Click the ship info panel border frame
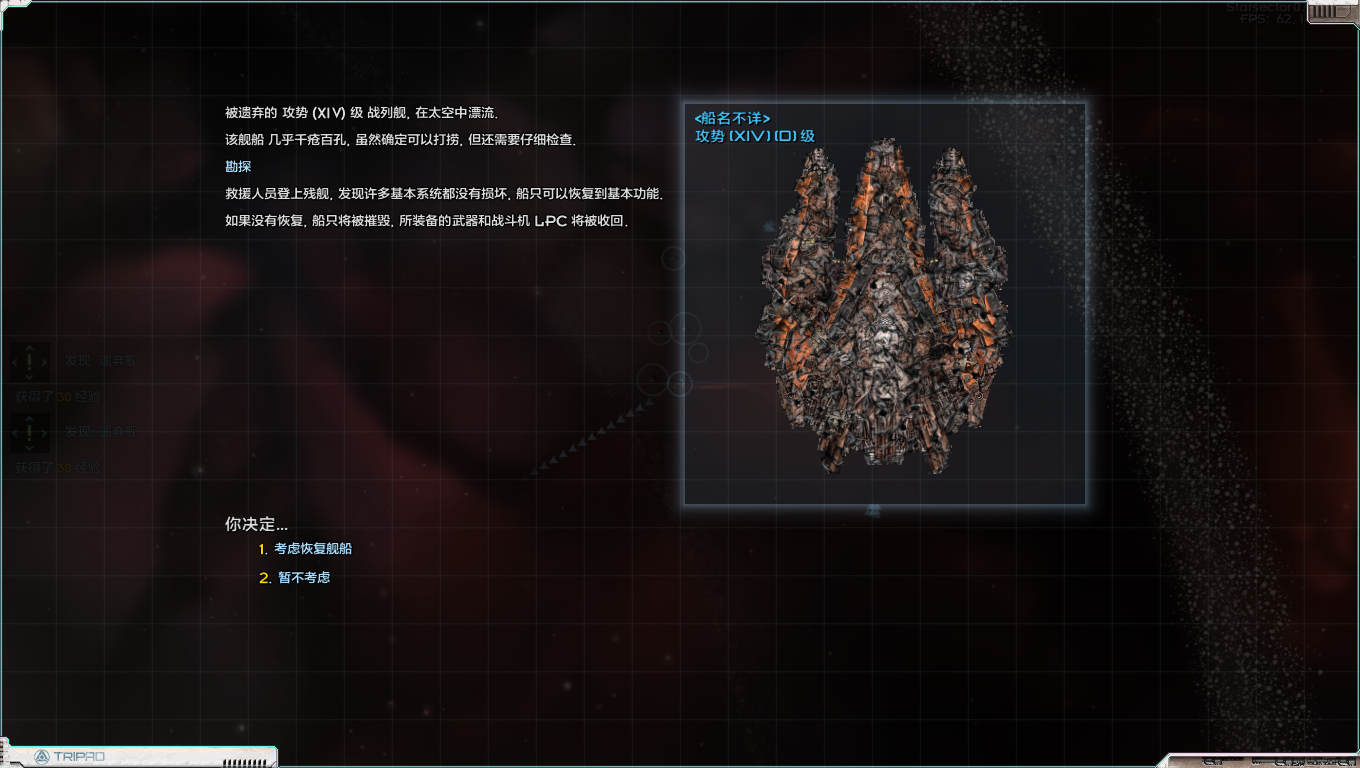 point(884,102)
